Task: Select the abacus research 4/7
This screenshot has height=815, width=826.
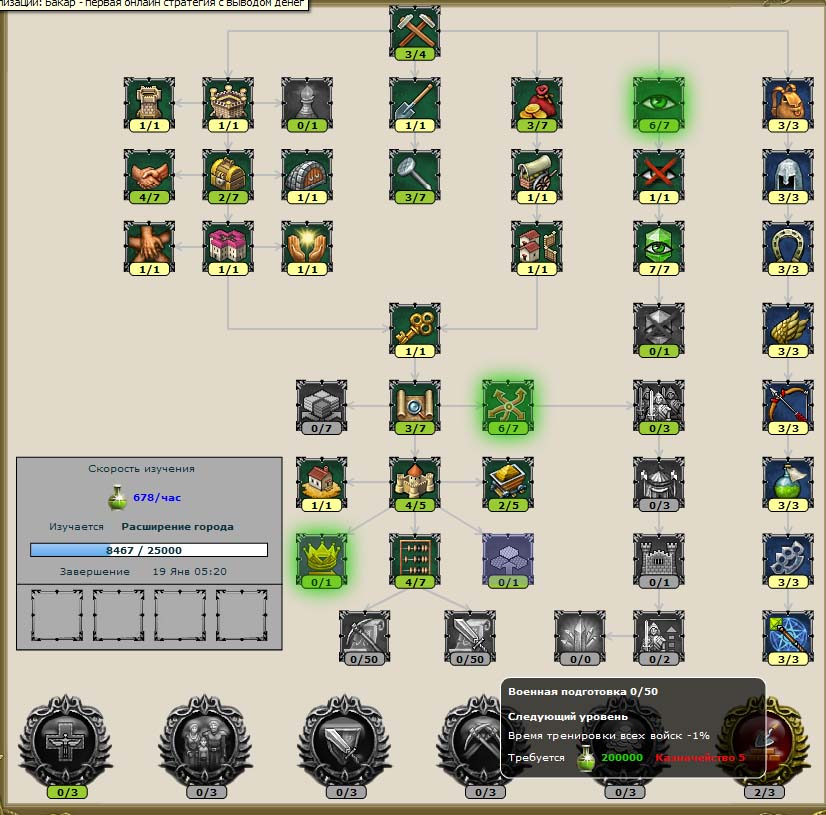Action: [414, 558]
